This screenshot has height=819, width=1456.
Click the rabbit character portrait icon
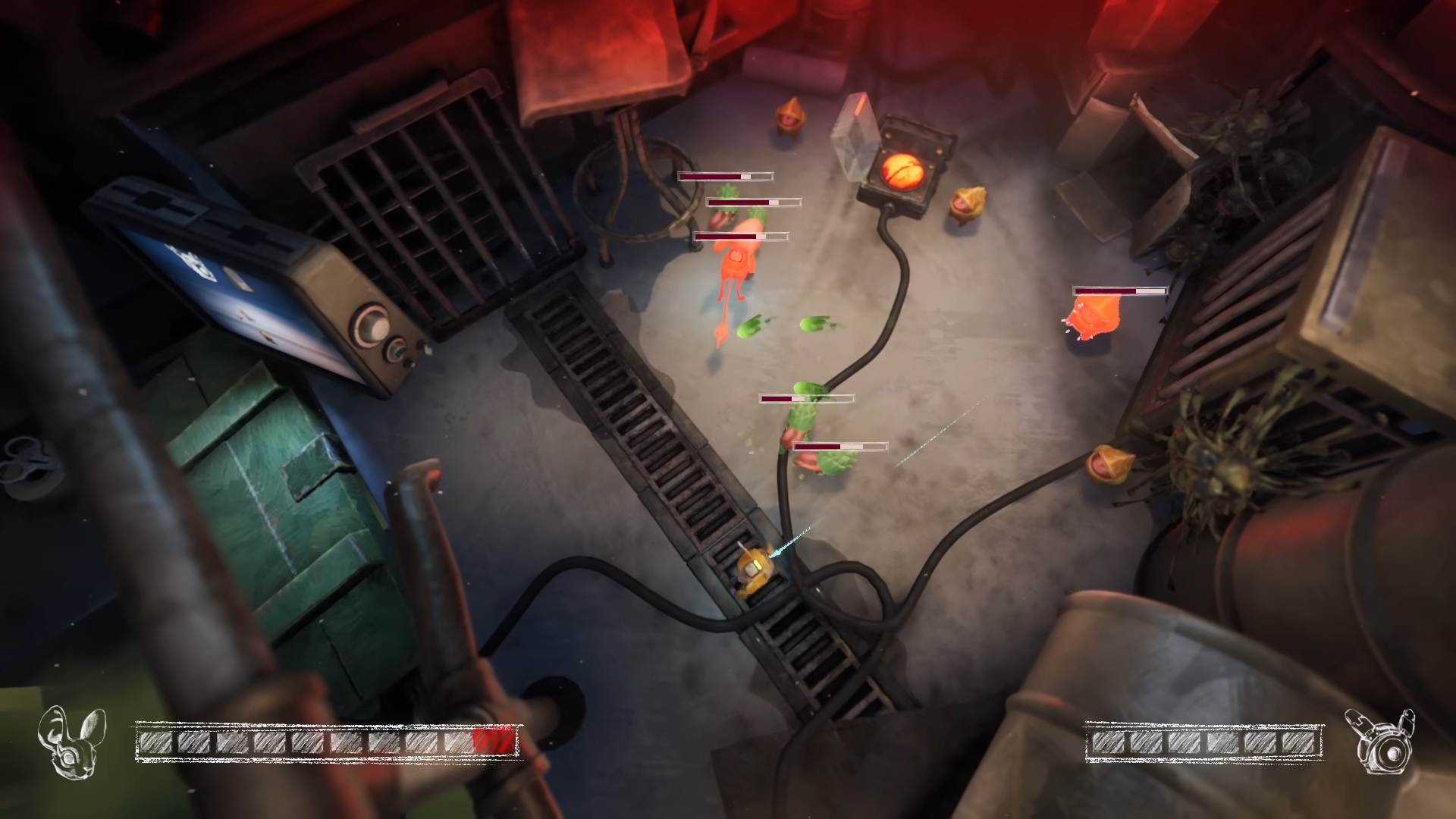[x=71, y=741]
